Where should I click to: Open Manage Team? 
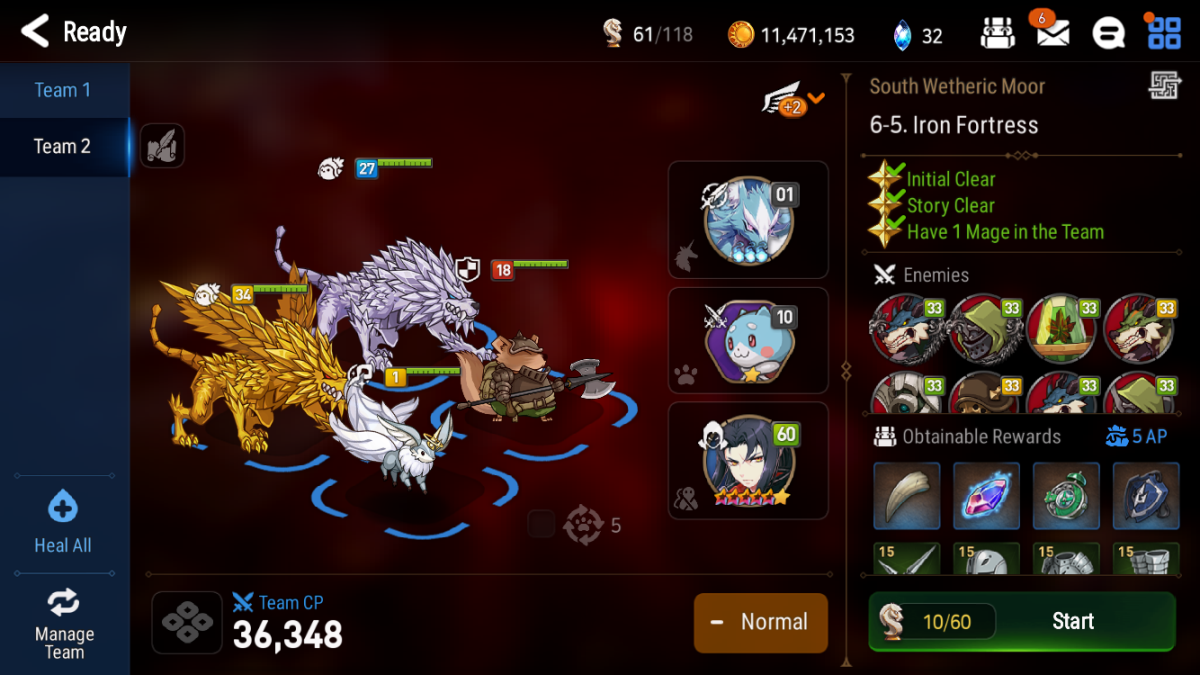tap(63, 622)
